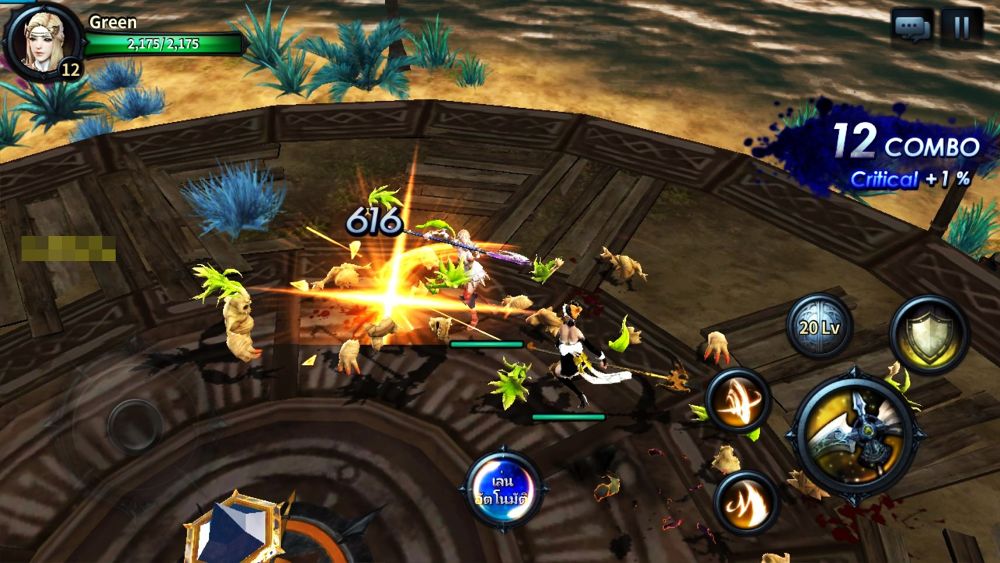The width and height of the screenshot is (1000, 563).
Task: Pause the game
Action: coord(962,27)
